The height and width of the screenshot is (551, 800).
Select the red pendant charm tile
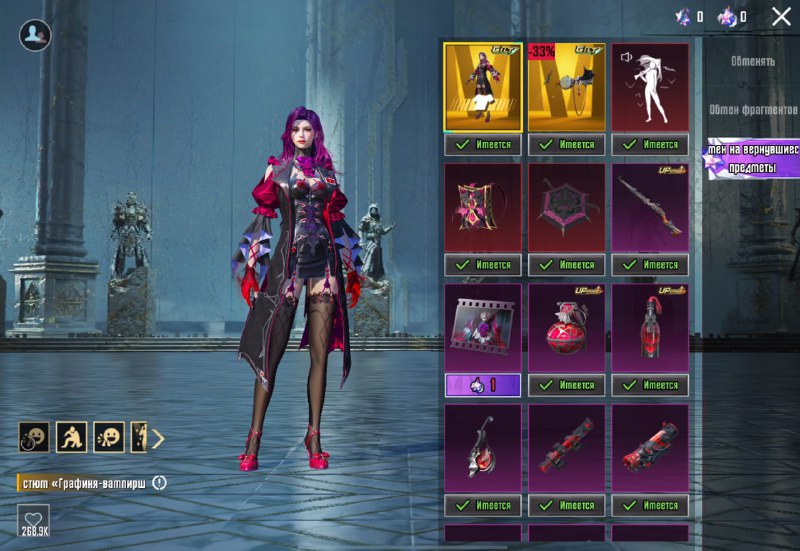(482, 448)
